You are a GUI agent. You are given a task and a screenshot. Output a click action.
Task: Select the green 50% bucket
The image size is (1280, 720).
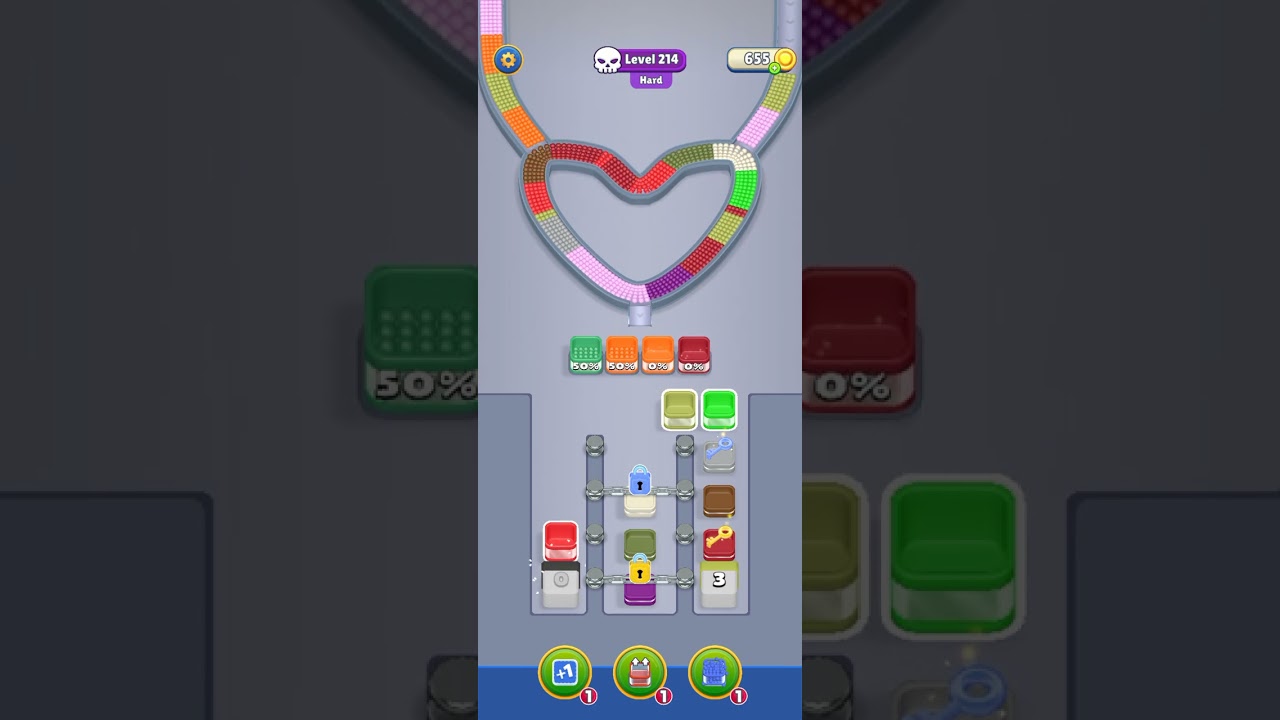[585, 354]
